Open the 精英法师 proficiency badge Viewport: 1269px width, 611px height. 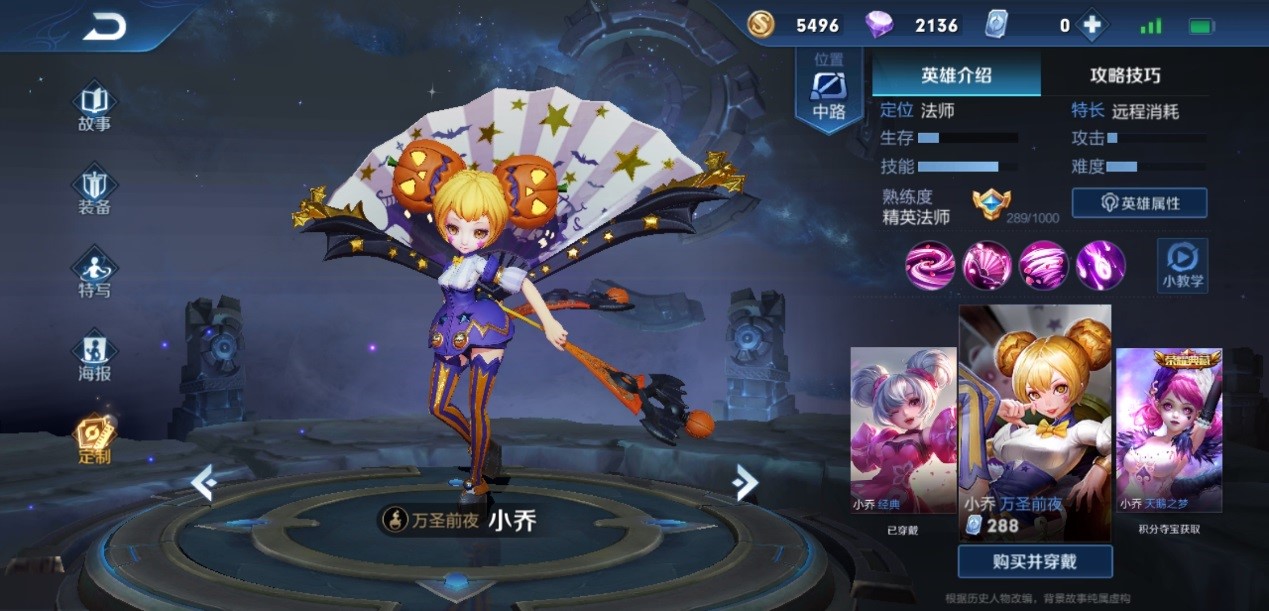[991, 204]
